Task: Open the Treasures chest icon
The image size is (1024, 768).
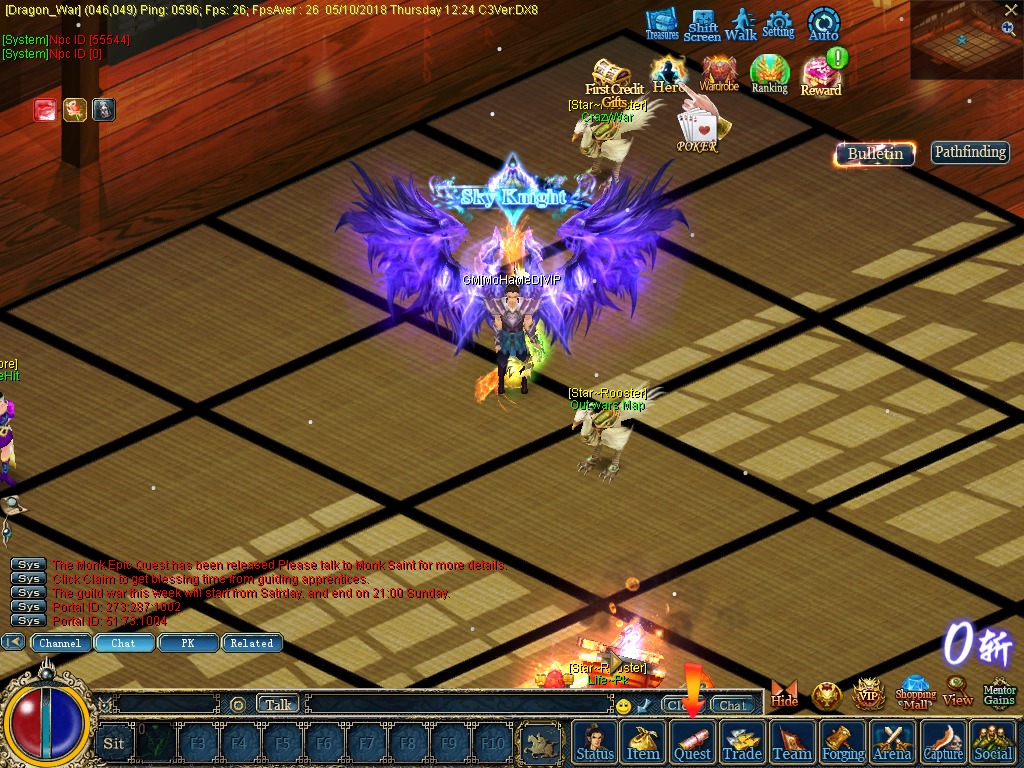Action: point(661,24)
